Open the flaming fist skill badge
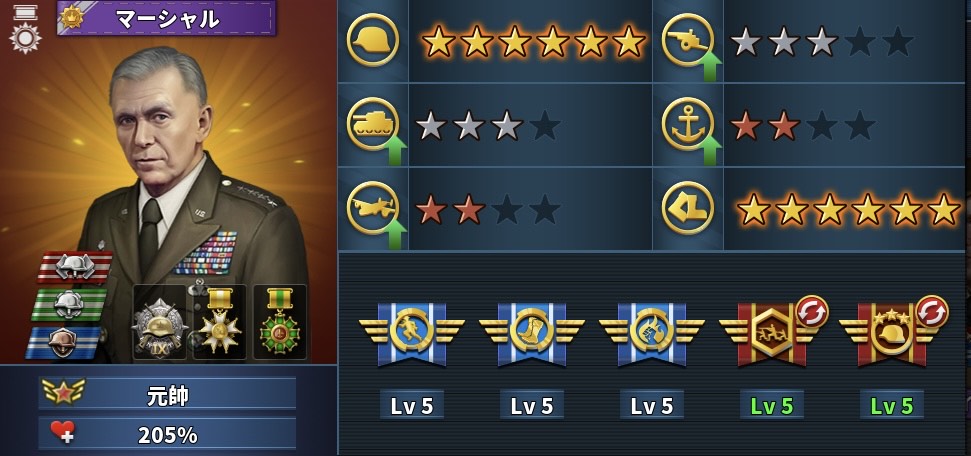This screenshot has width=971, height=456. (651, 331)
